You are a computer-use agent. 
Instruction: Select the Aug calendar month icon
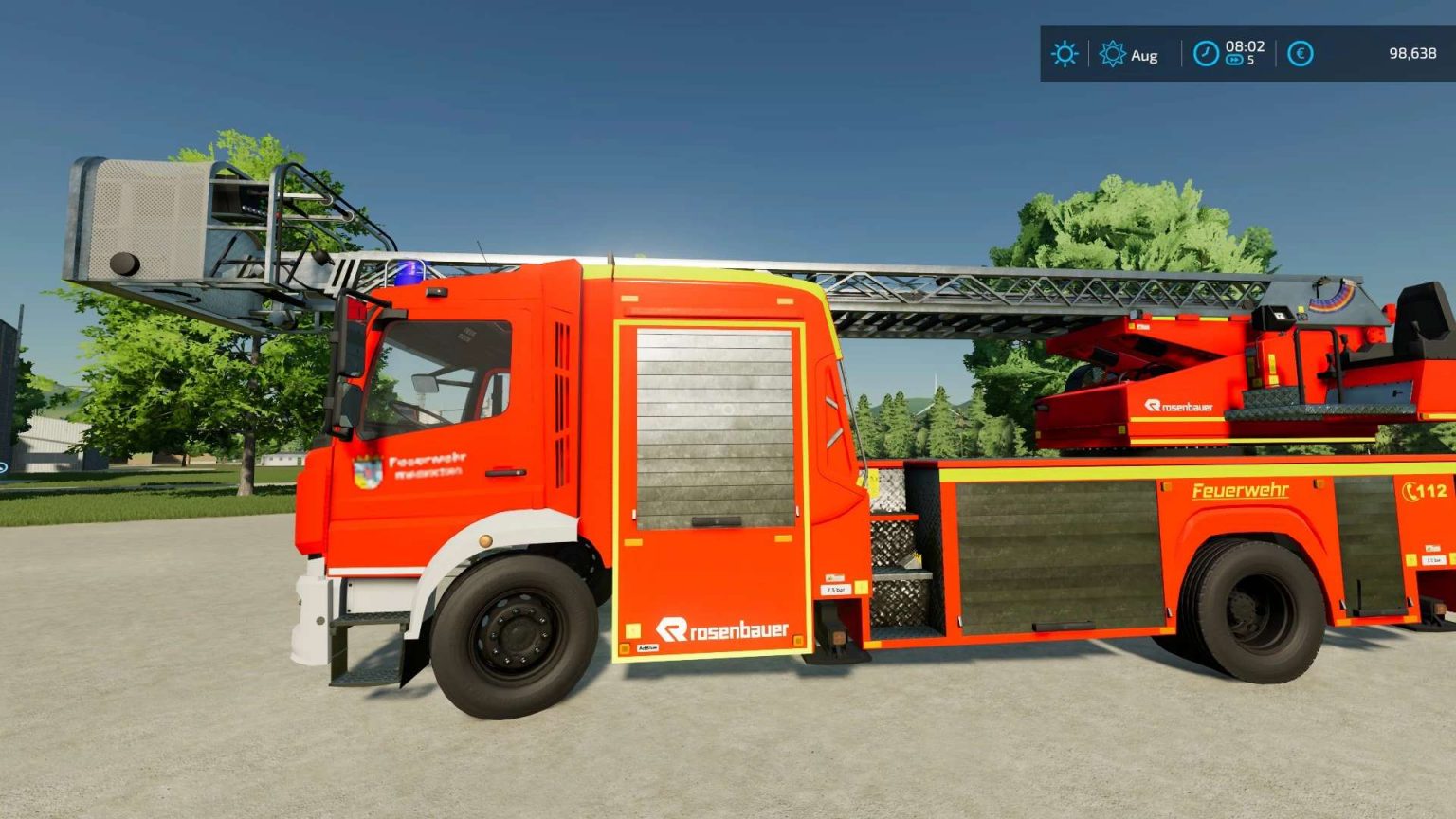tap(1115, 55)
